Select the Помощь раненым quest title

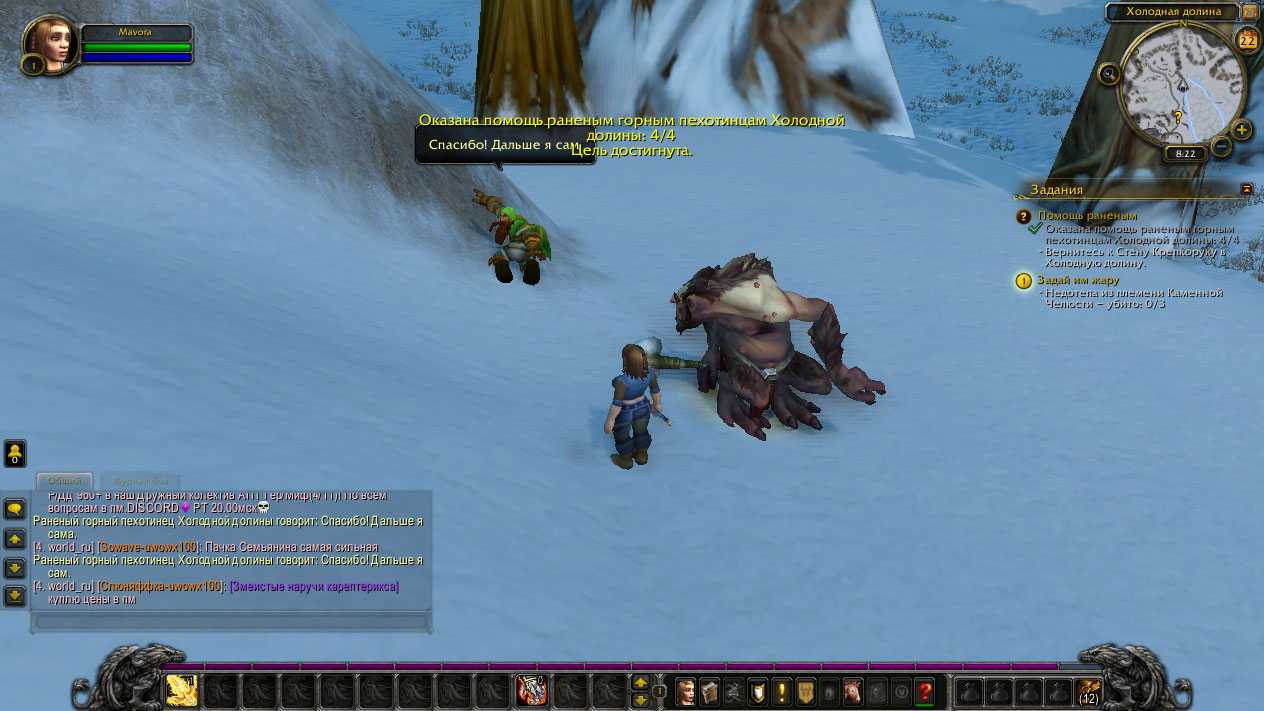(x=1087, y=215)
